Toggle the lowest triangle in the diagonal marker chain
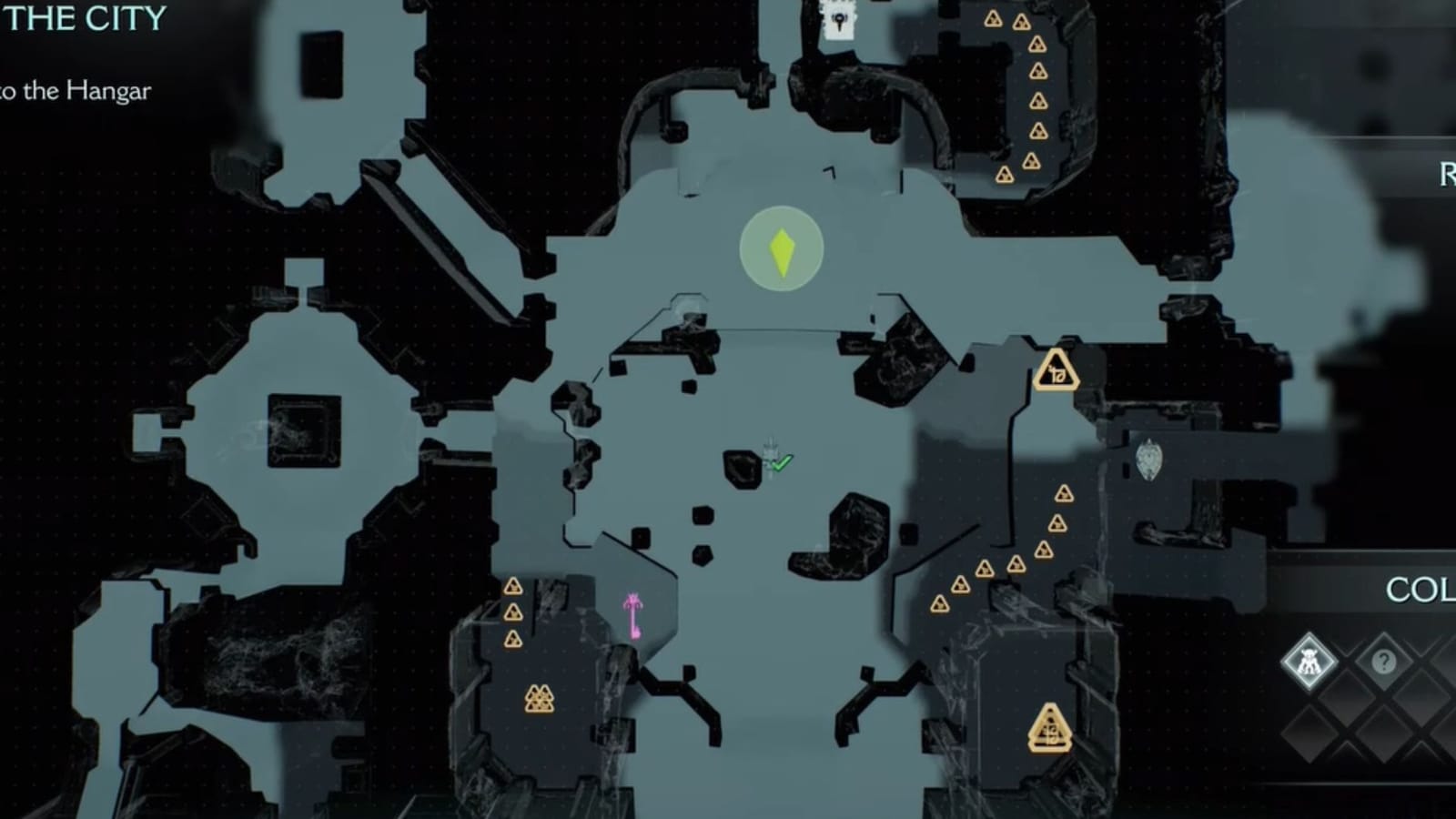1456x819 pixels. pos(939,604)
